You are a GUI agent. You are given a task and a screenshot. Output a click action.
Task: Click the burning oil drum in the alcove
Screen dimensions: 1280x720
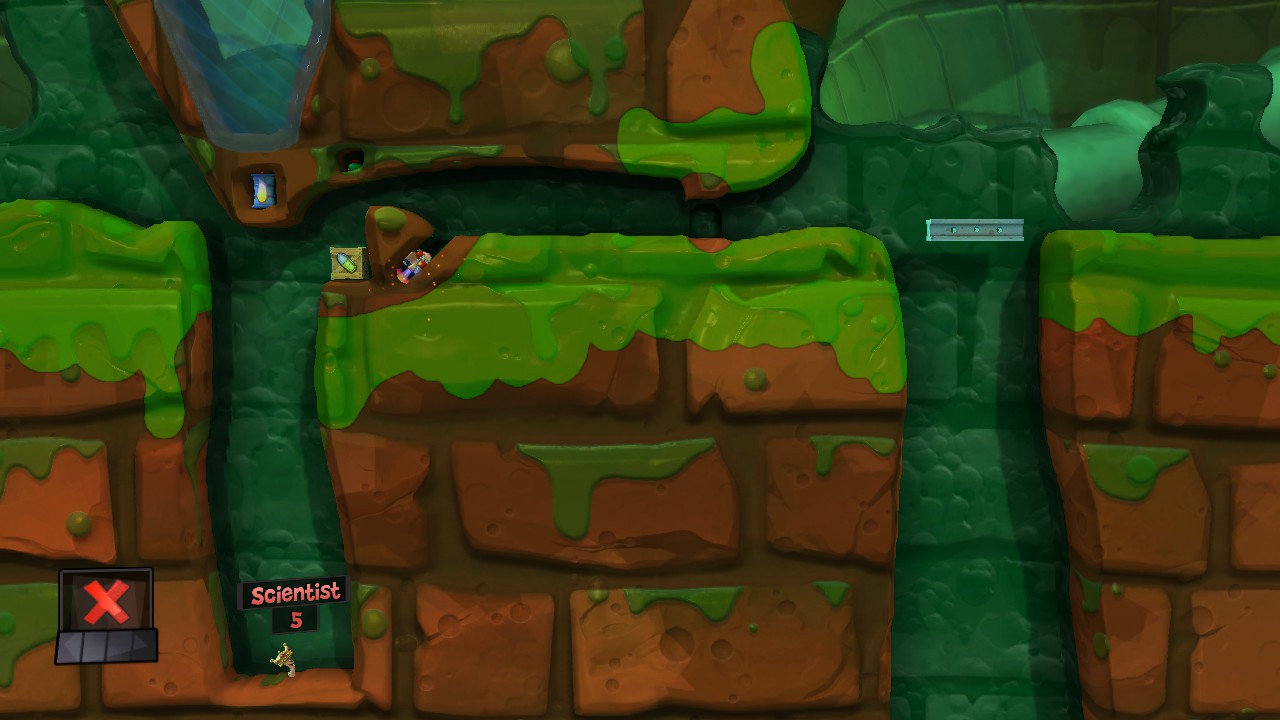tap(262, 191)
